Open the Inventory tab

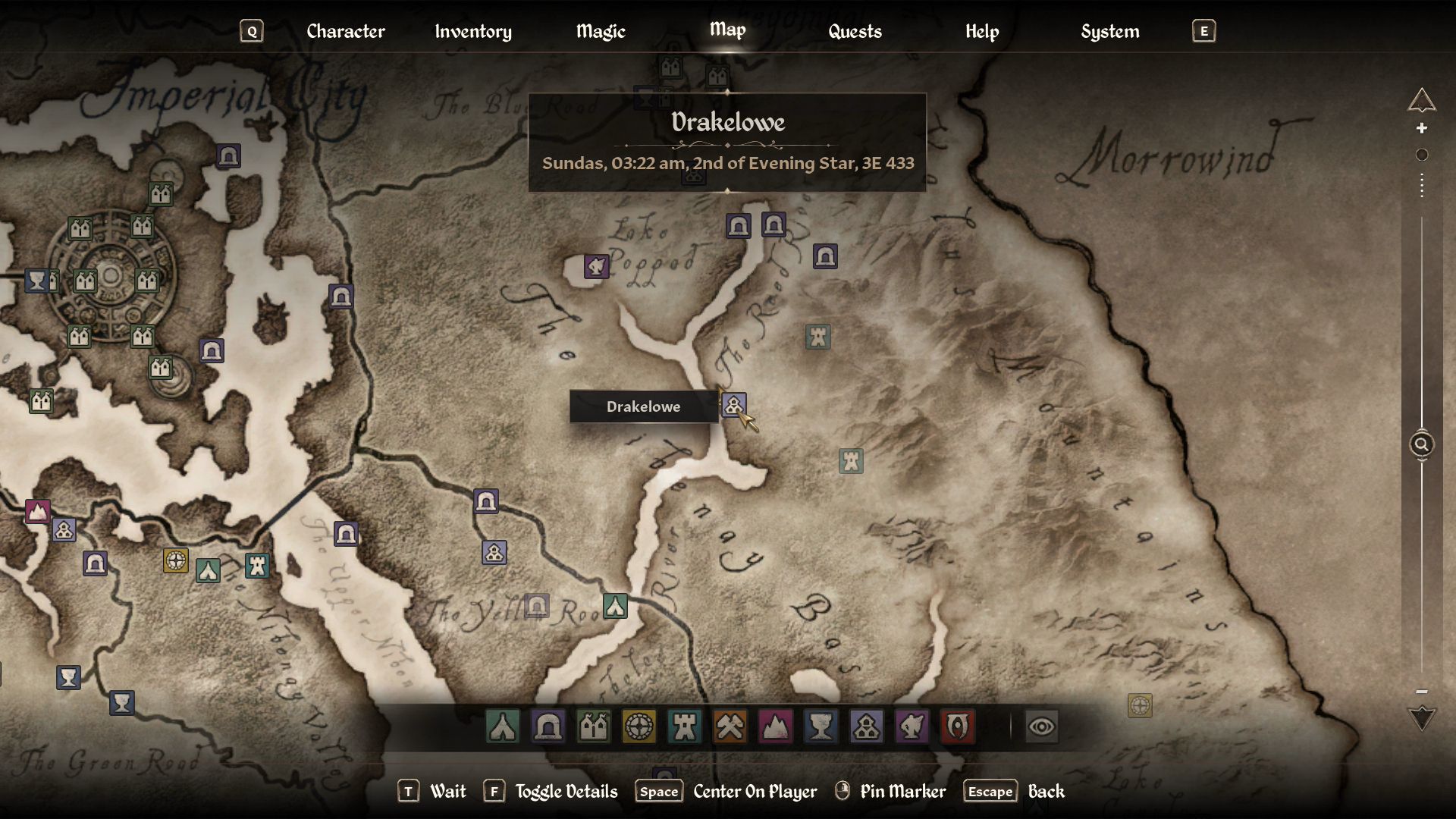(x=473, y=31)
